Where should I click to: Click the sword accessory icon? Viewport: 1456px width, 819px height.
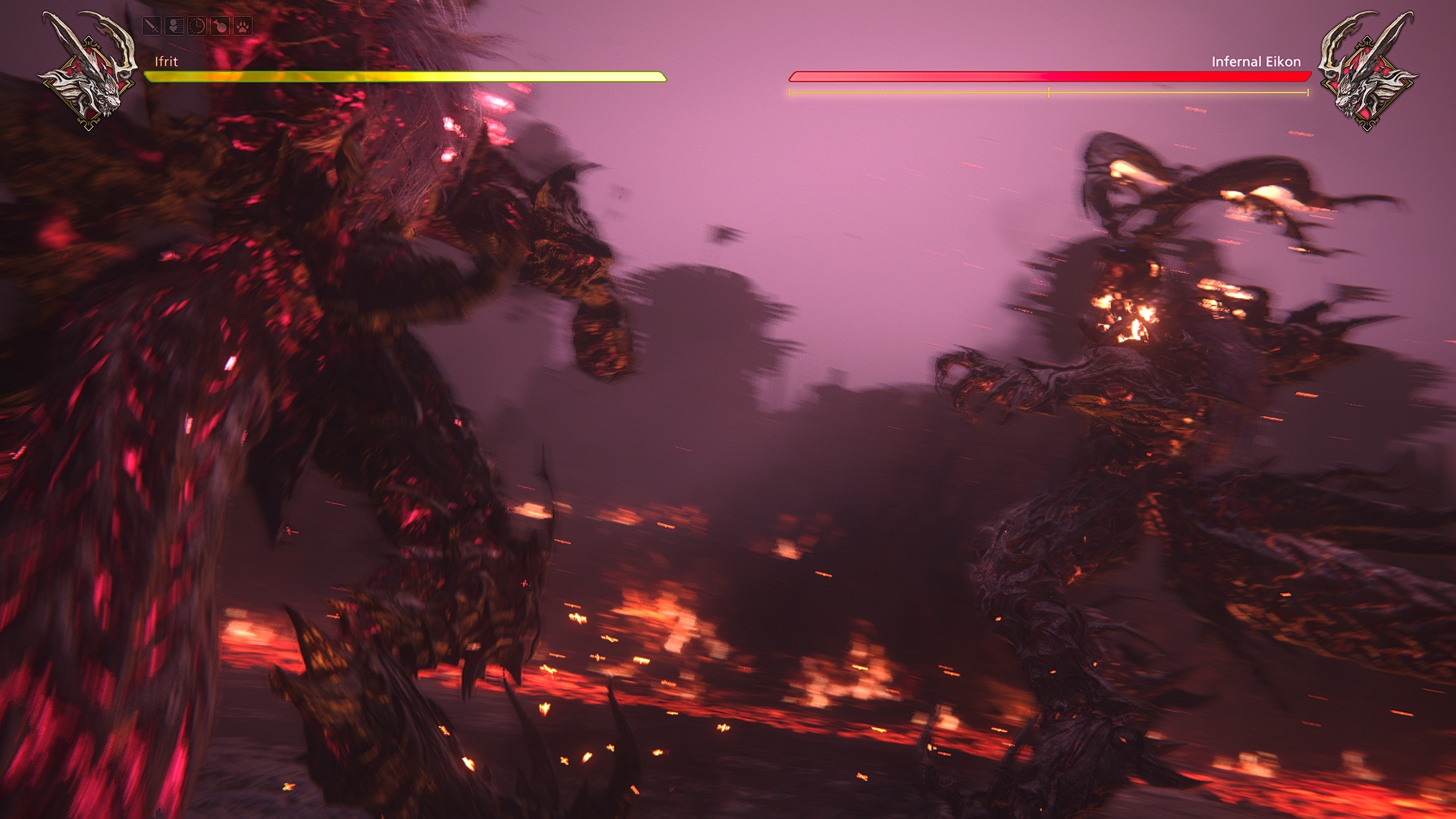coord(152,27)
